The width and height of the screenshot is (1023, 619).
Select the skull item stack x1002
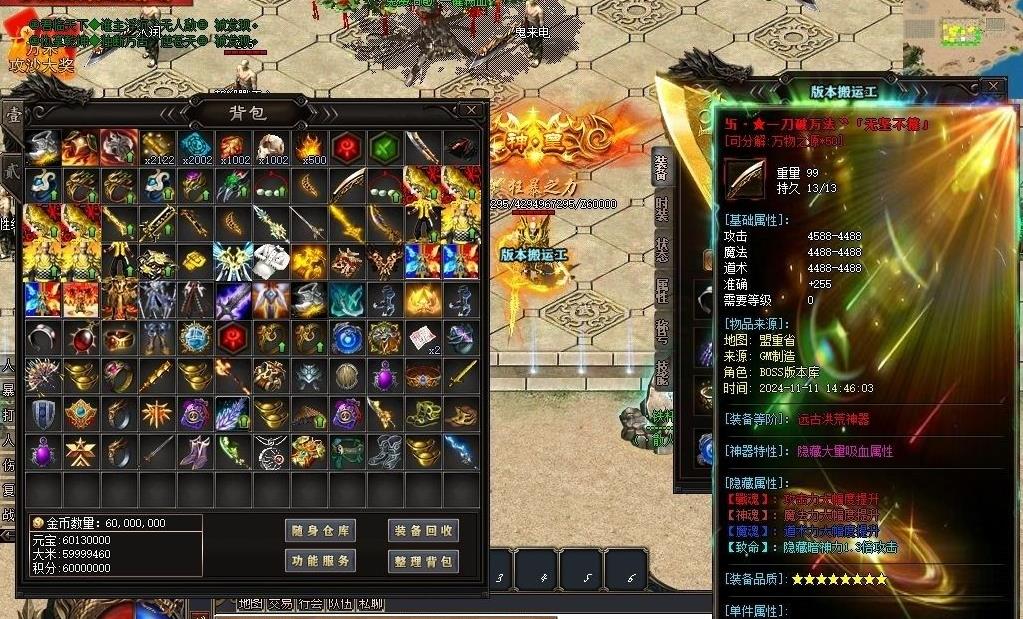point(272,148)
